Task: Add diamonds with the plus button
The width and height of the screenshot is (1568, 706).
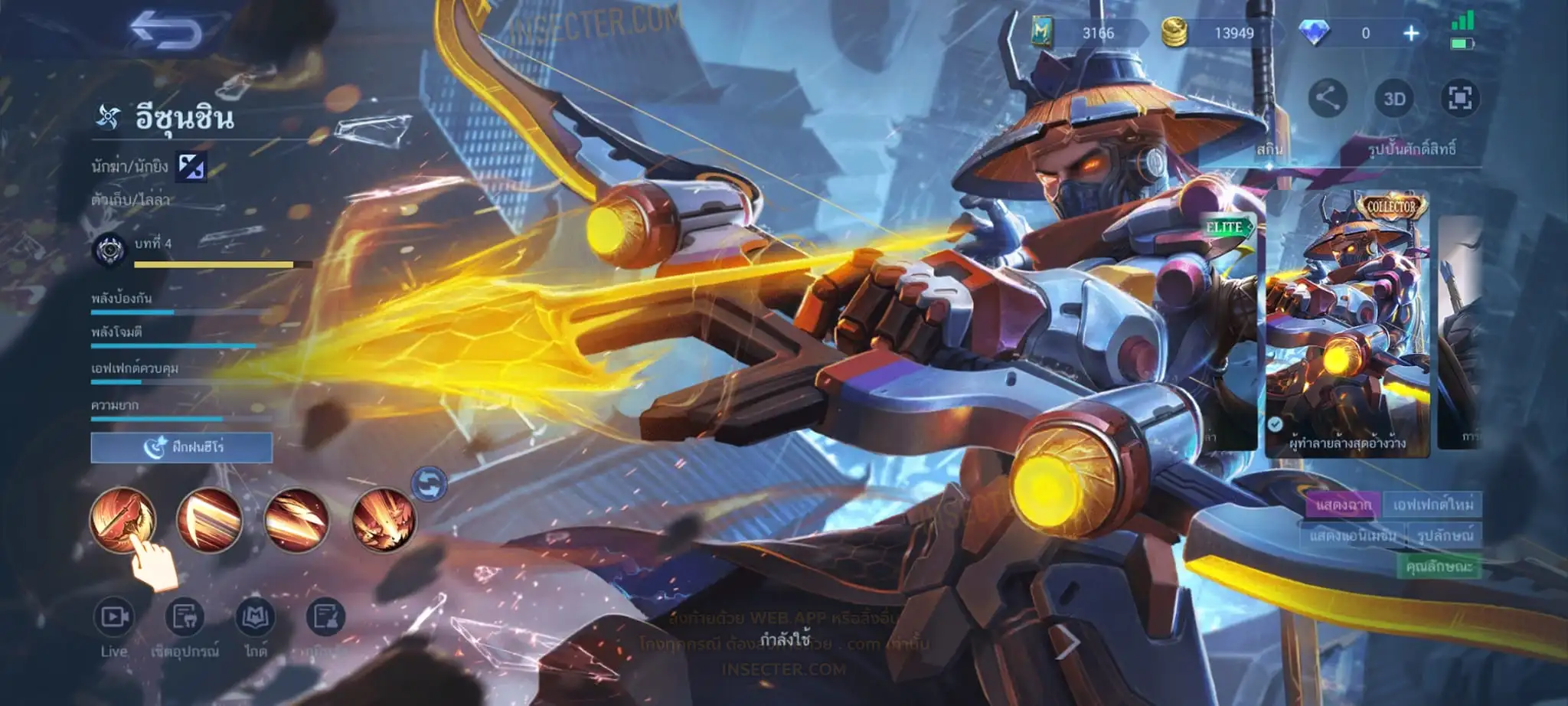Action: [x=1410, y=33]
